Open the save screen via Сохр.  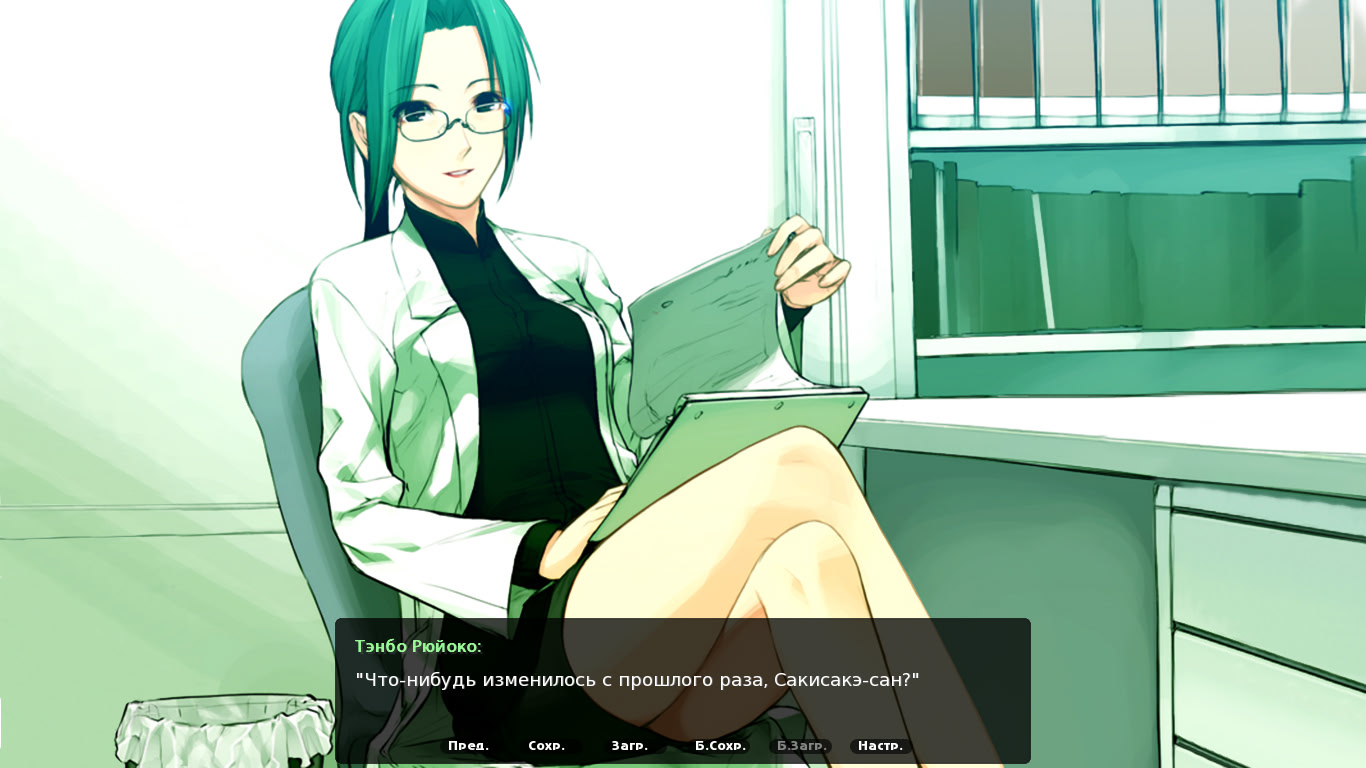pos(546,745)
